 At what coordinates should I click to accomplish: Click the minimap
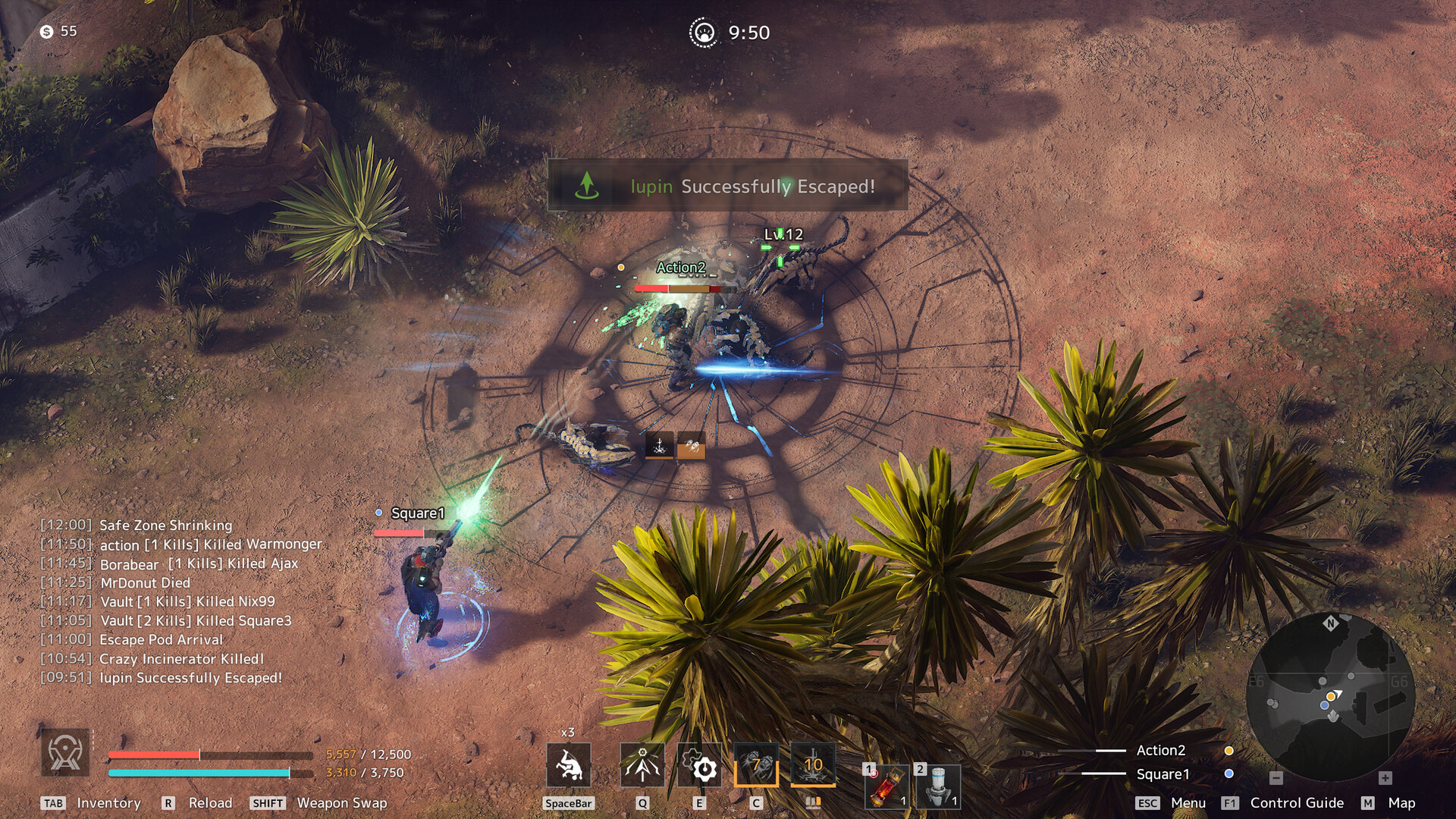[x=1330, y=696]
